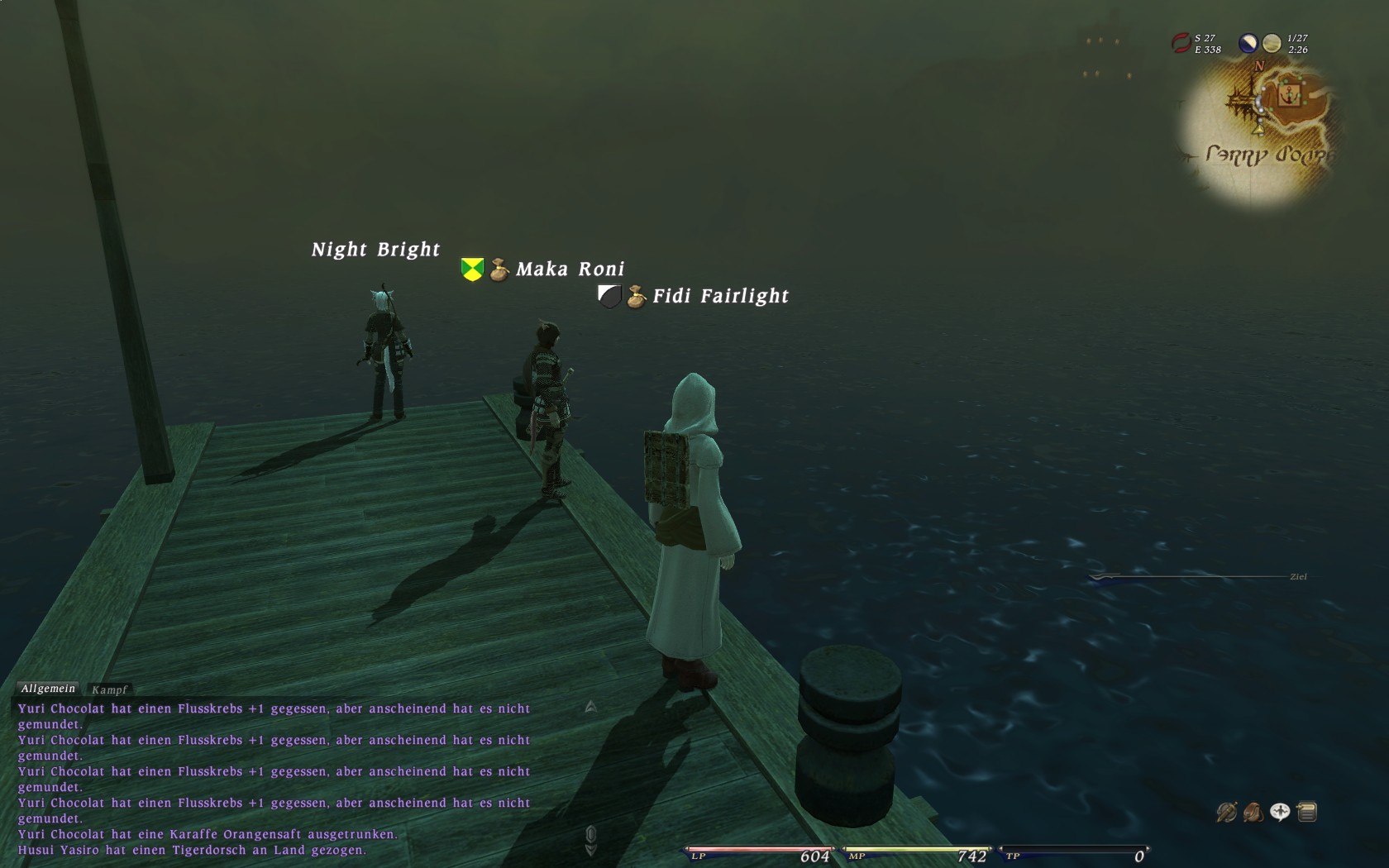1389x868 pixels.
Task: Open the leather bag inventory icon
Action: tap(1253, 813)
